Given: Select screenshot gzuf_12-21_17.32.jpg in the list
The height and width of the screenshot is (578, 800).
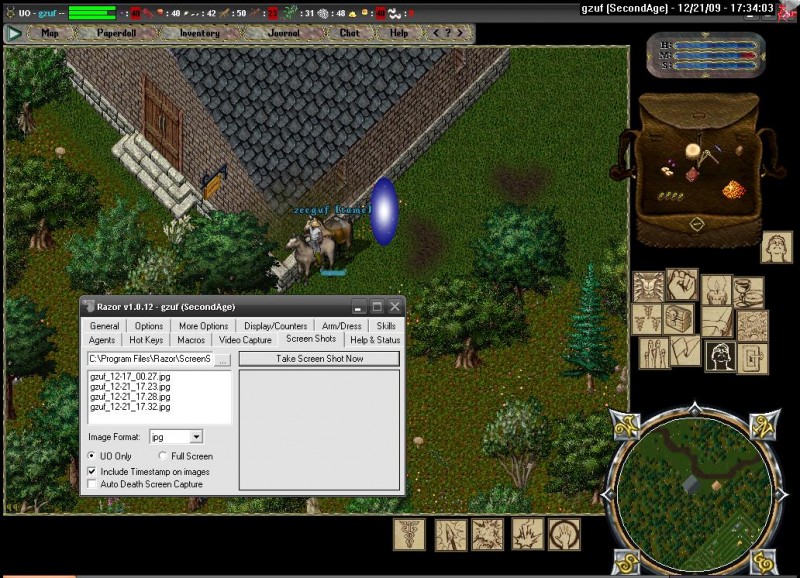Looking at the screenshot, I should (124, 407).
